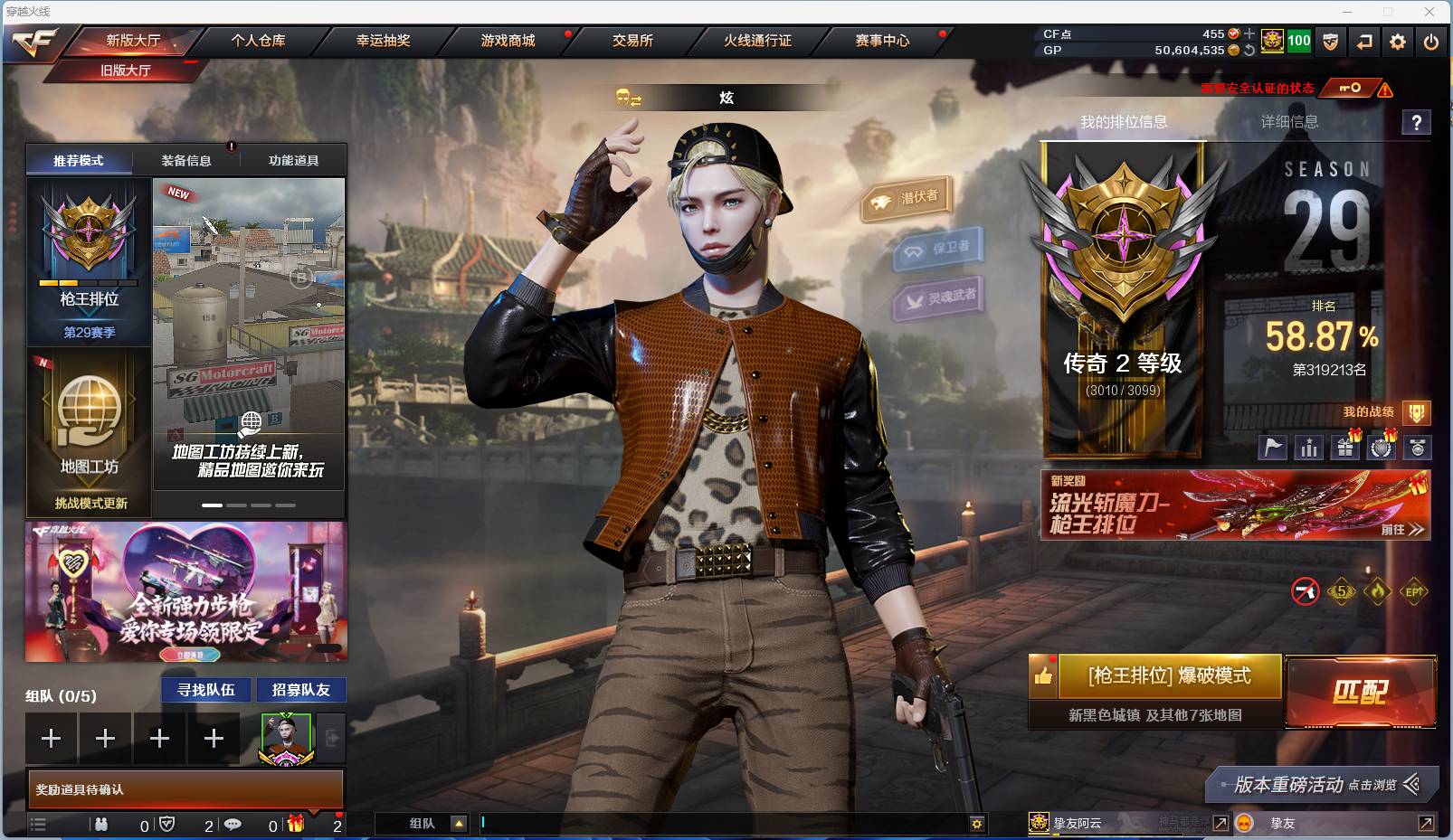Open the gift rewards icon under 我的战绩
Viewport: 1453px width, 840px height.
point(1344,447)
